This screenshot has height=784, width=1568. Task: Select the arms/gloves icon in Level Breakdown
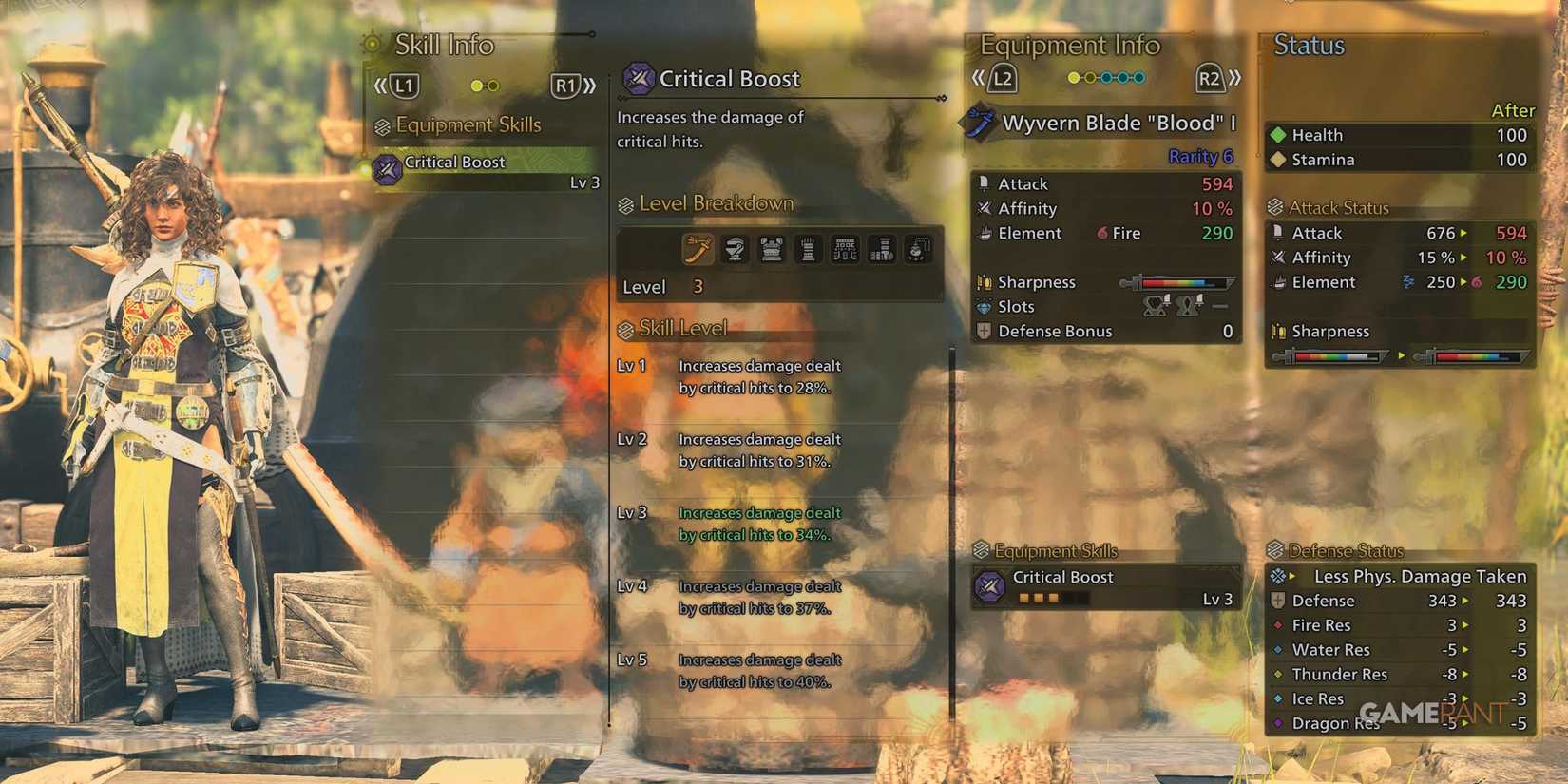click(806, 249)
